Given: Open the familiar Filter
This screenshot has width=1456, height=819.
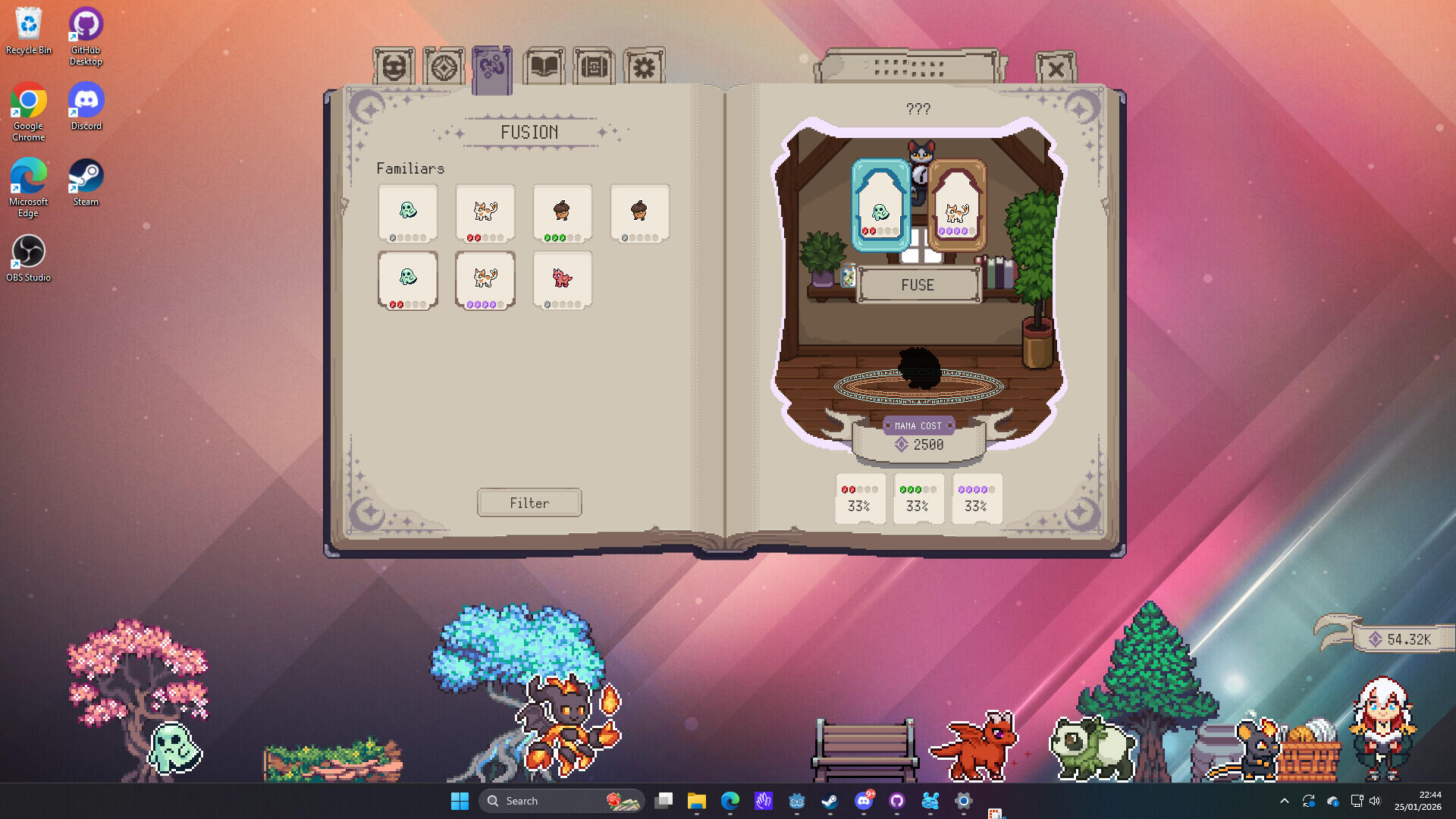Looking at the screenshot, I should [529, 503].
